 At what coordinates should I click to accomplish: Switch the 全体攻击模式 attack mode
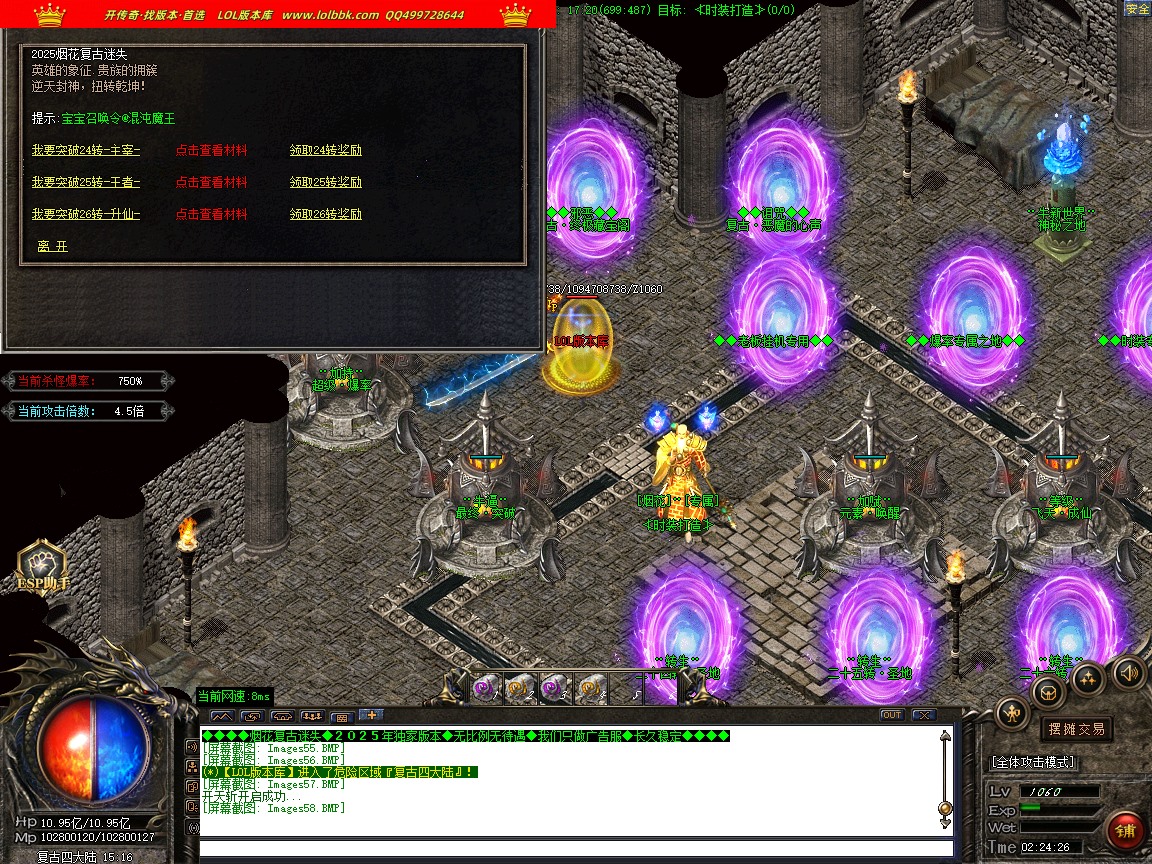pos(1033,762)
